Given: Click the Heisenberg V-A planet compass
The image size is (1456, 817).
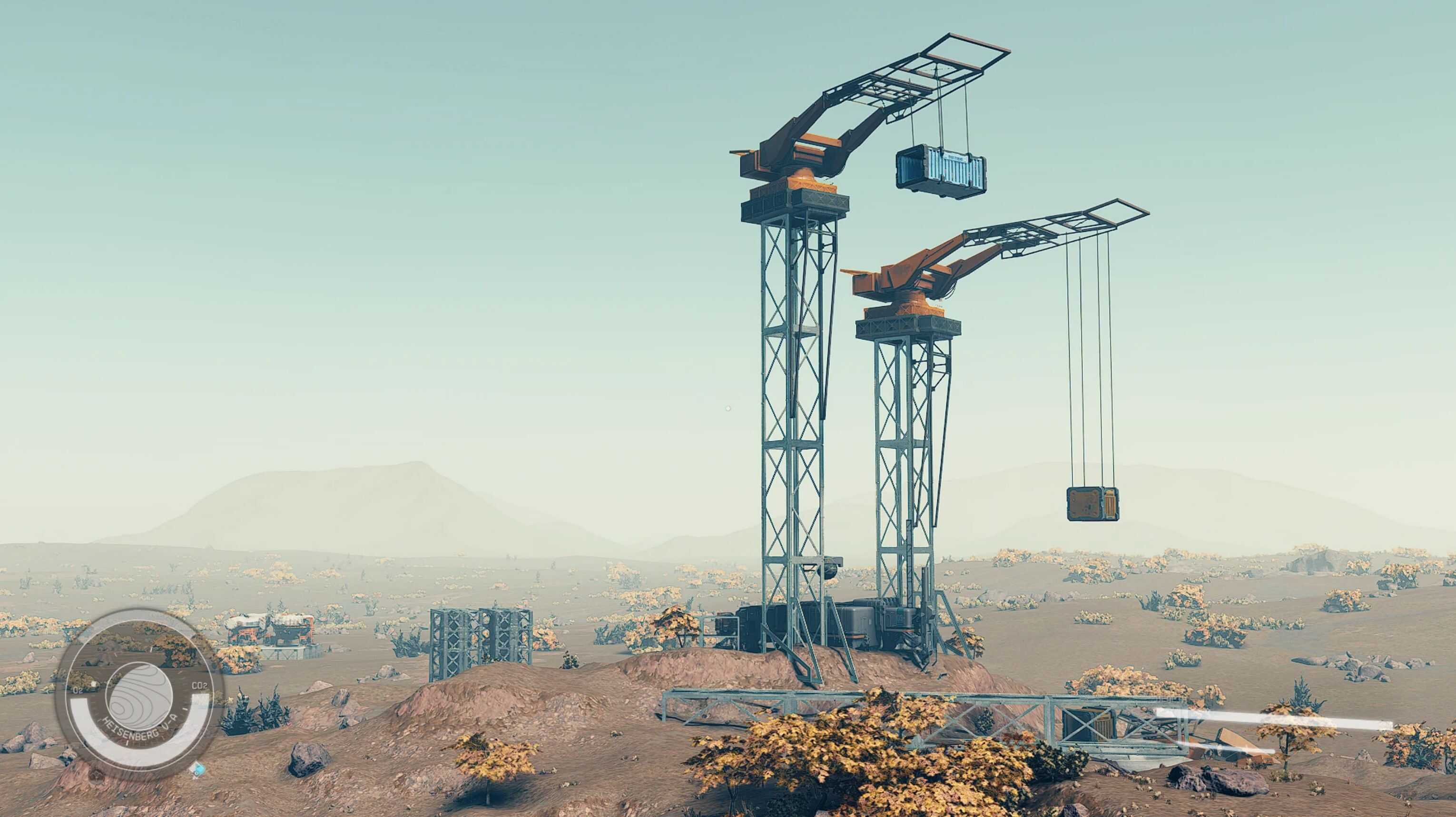Looking at the screenshot, I should (139, 694).
